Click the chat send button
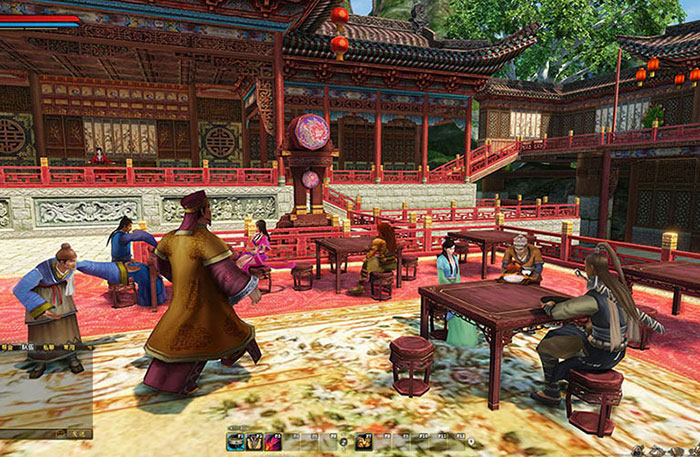This screenshot has width=700, height=457. 80,433
